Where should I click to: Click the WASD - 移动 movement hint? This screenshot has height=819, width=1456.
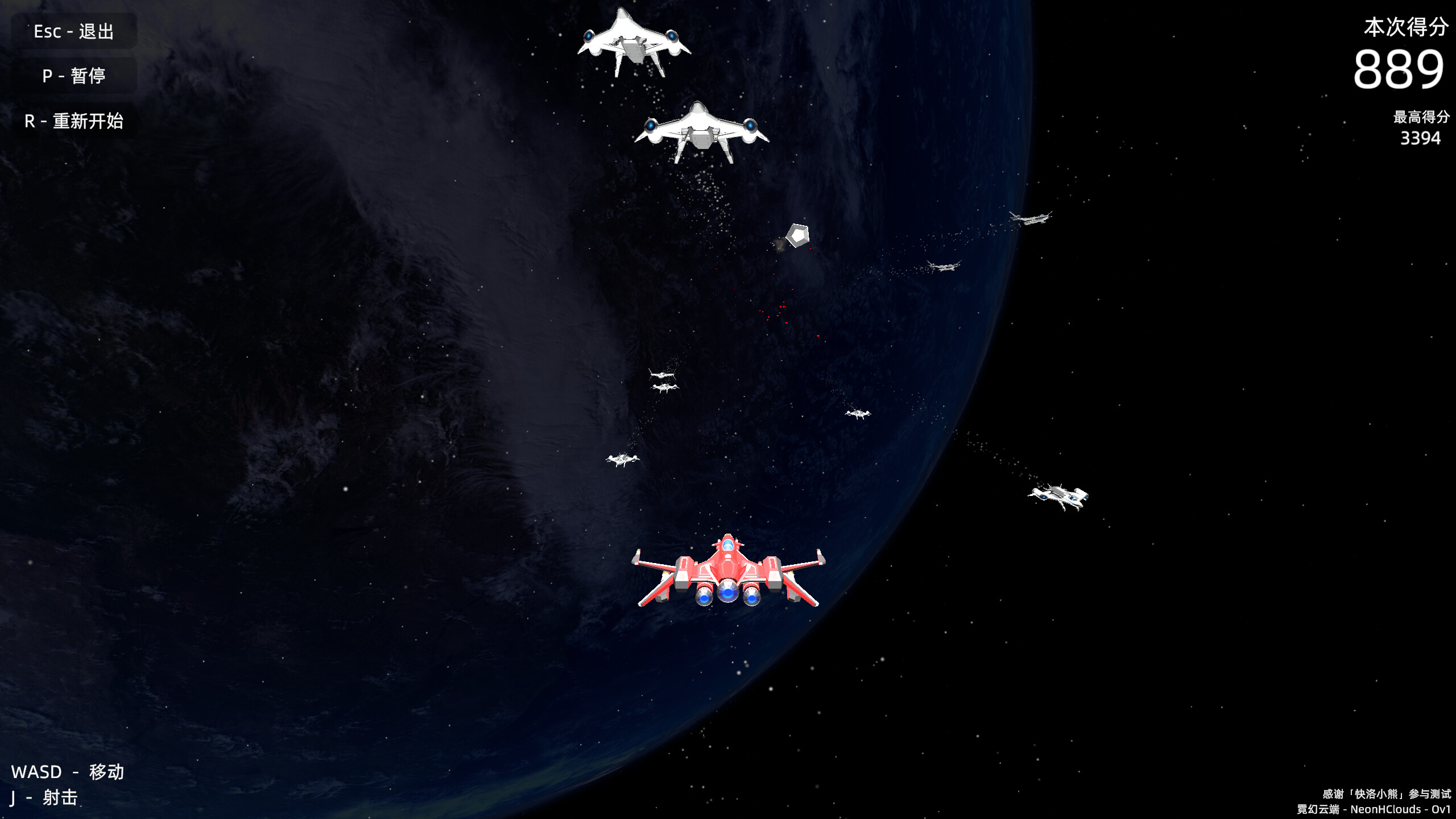click(x=68, y=772)
